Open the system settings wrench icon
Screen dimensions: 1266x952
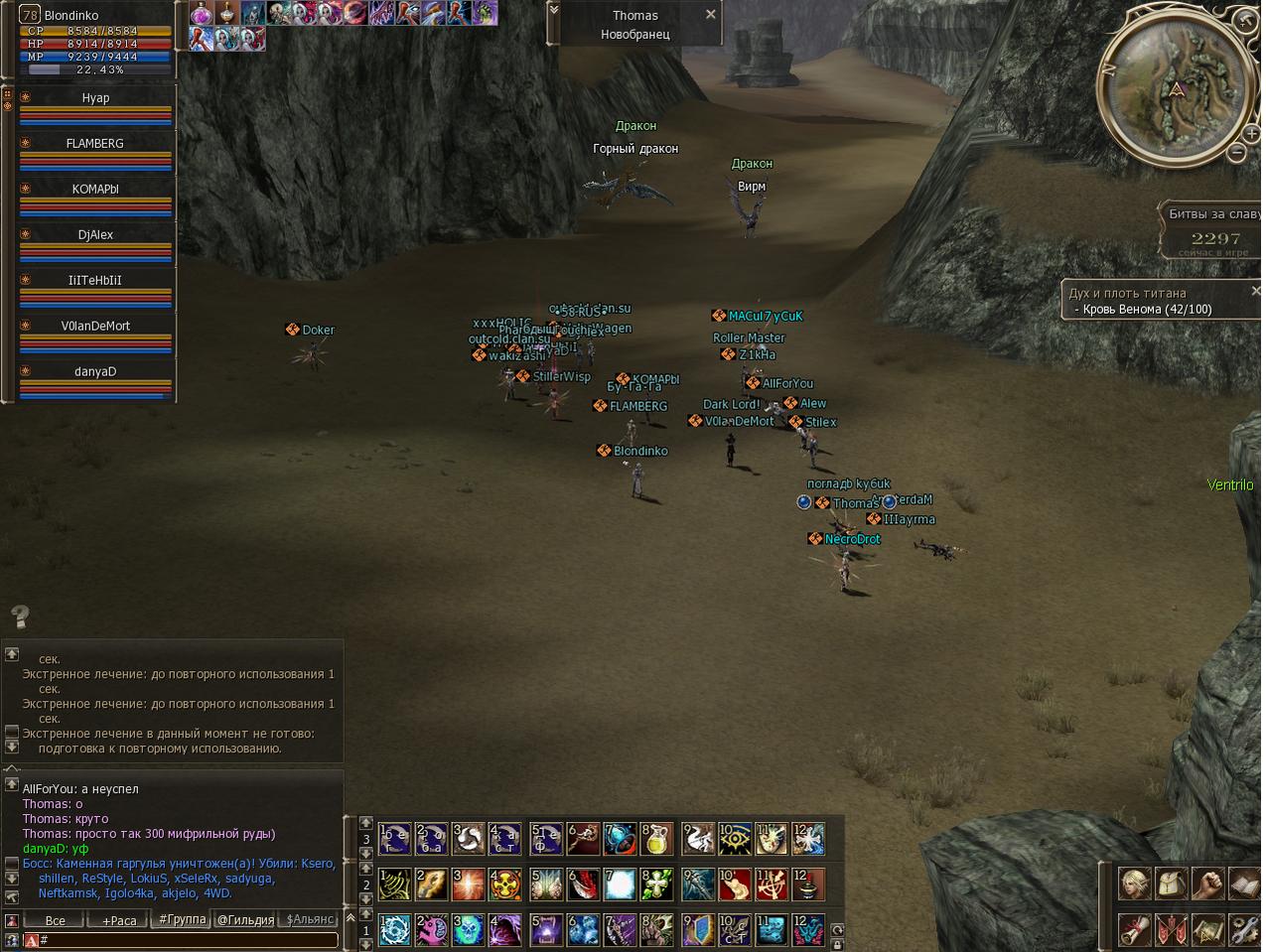1243,930
